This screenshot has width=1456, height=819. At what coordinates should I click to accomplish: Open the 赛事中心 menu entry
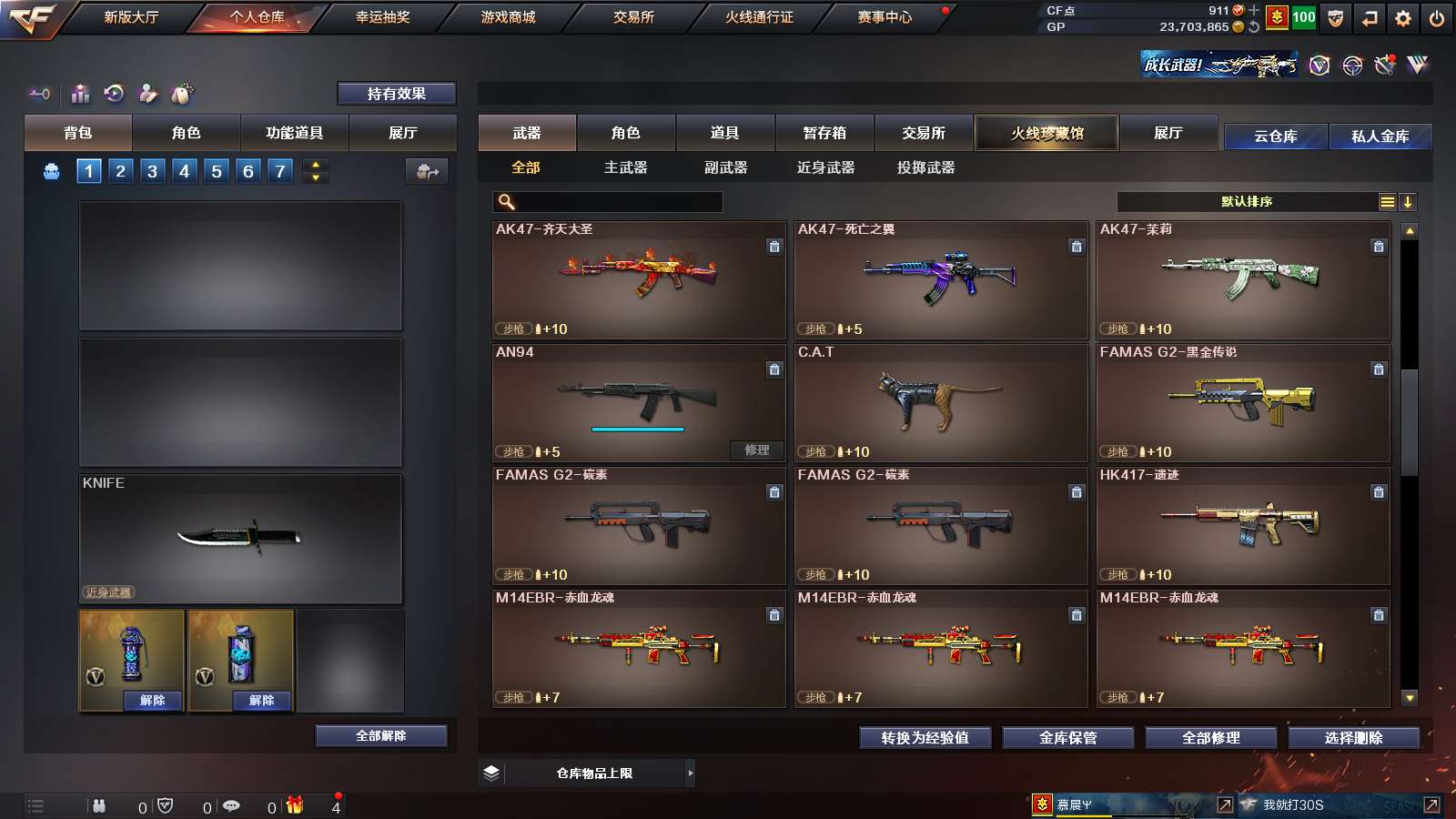coord(884,17)
